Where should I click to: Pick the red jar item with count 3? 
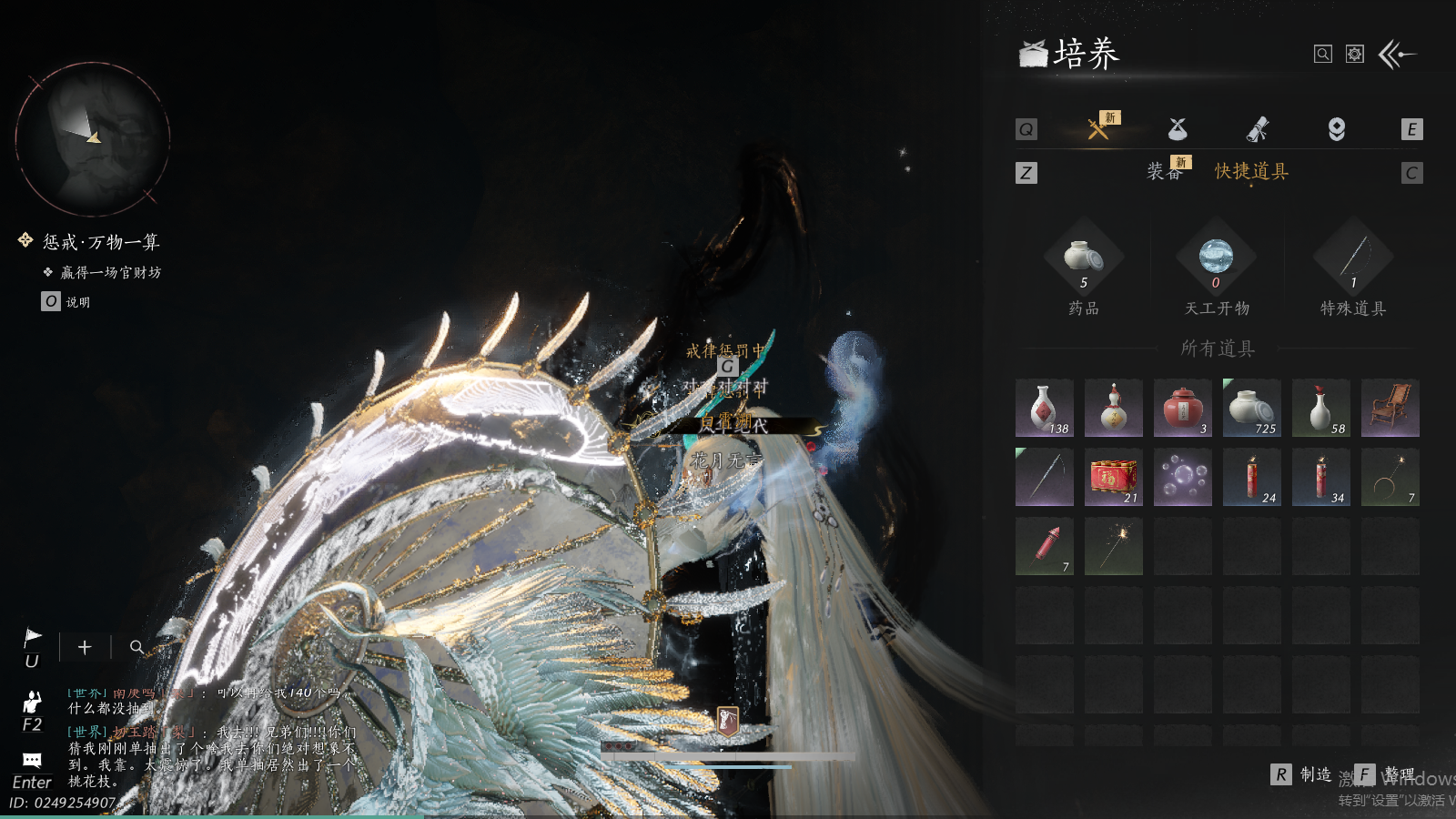1183,409
